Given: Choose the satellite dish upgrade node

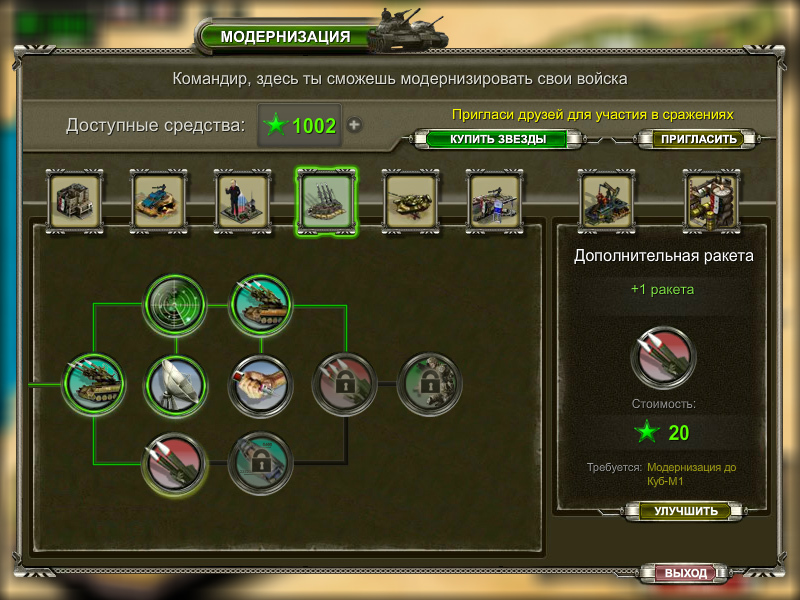Looking at the screenshot, I should [176, 383].
